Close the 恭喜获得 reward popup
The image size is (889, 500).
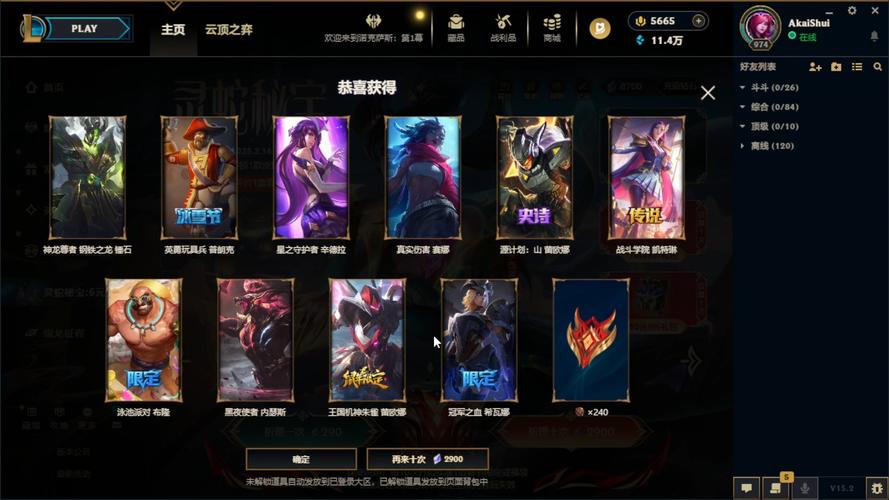coord(708,93)
